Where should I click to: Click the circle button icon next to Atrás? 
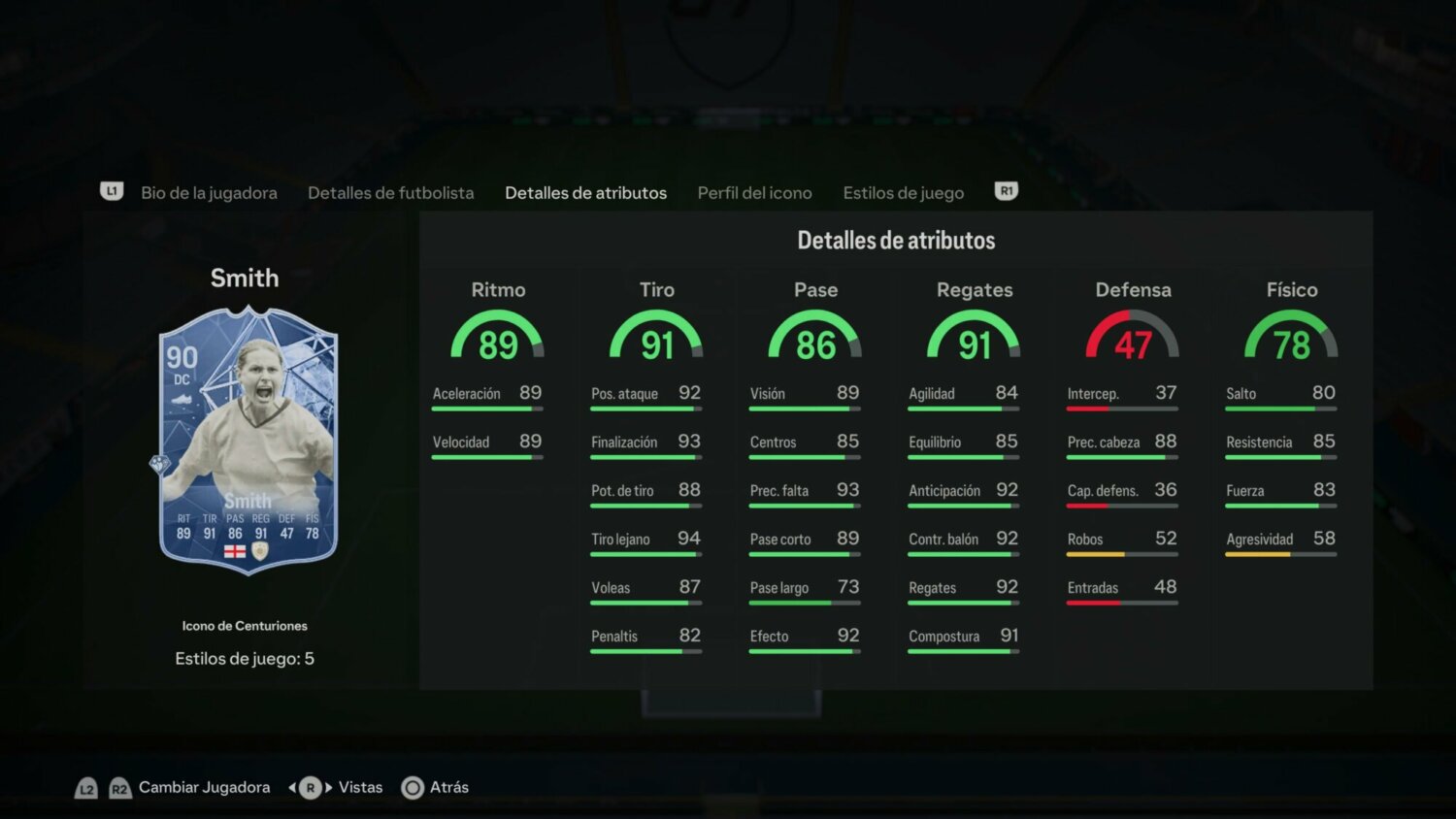pos(413,787)
